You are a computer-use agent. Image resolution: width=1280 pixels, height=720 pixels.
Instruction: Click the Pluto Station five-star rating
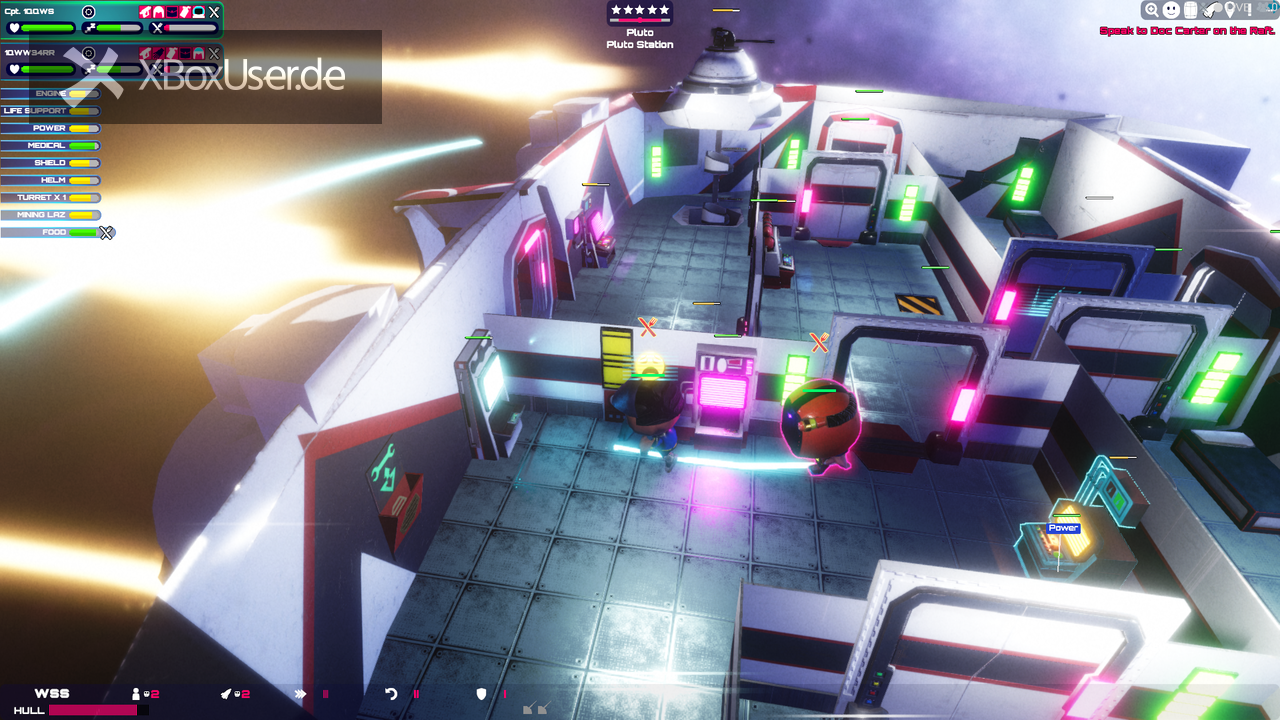pyautogui.click(x=640, y=11)
